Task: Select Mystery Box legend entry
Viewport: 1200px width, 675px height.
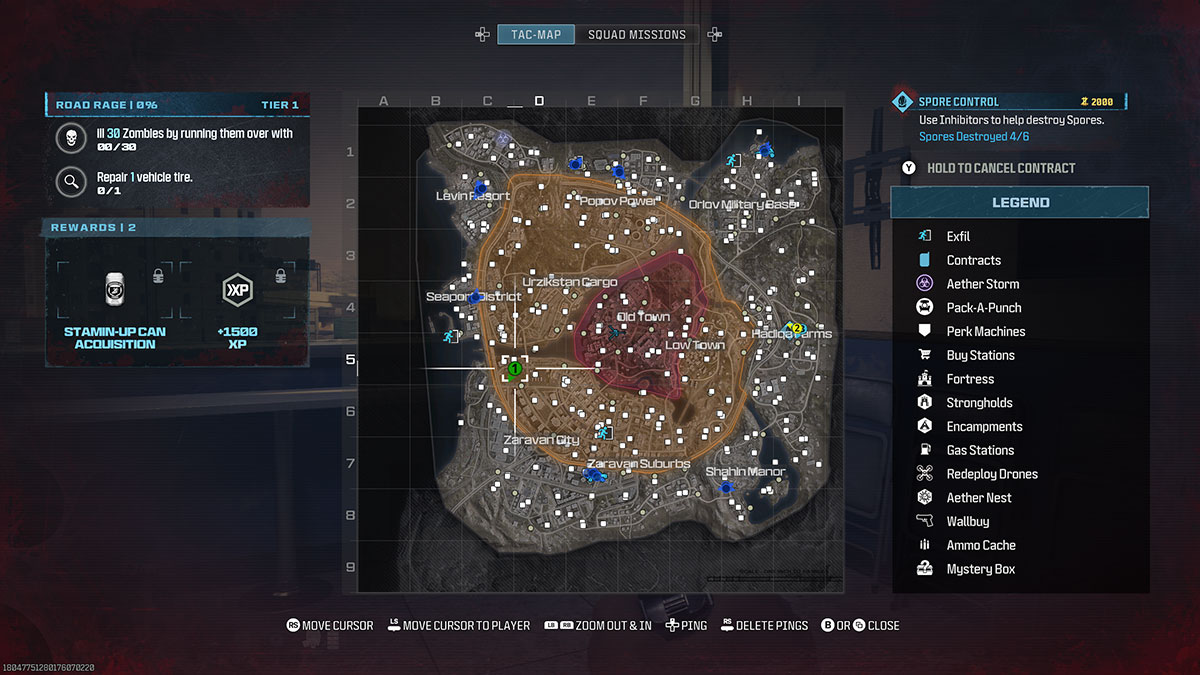Action: [980, 569]
